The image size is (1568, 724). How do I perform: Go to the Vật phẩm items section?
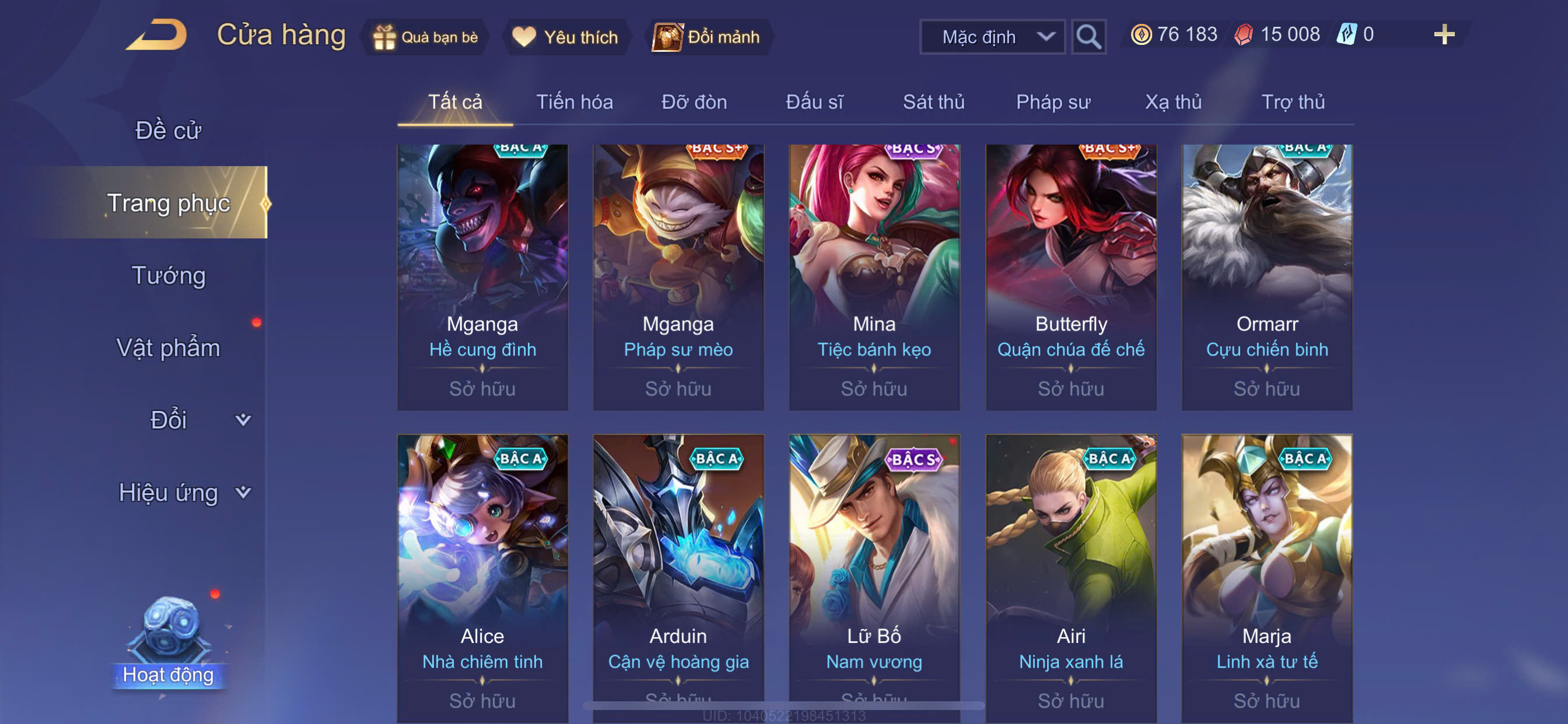click(x=168, y=348)
